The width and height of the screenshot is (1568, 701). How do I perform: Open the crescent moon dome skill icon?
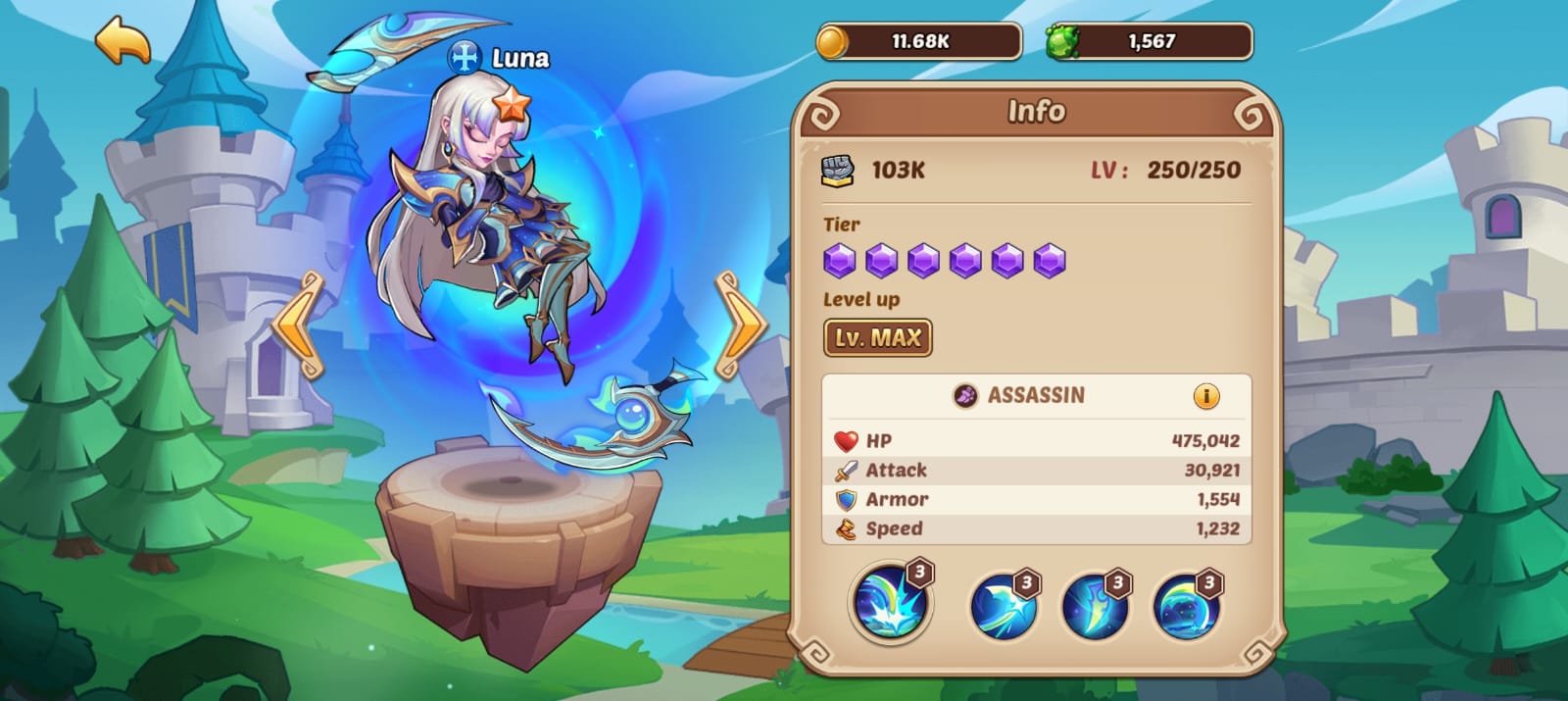point(1187,605)
